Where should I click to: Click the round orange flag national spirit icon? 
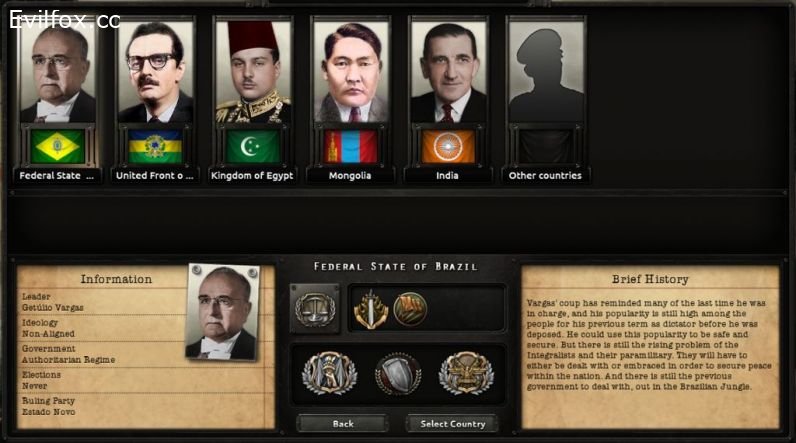tap(408, 307)
